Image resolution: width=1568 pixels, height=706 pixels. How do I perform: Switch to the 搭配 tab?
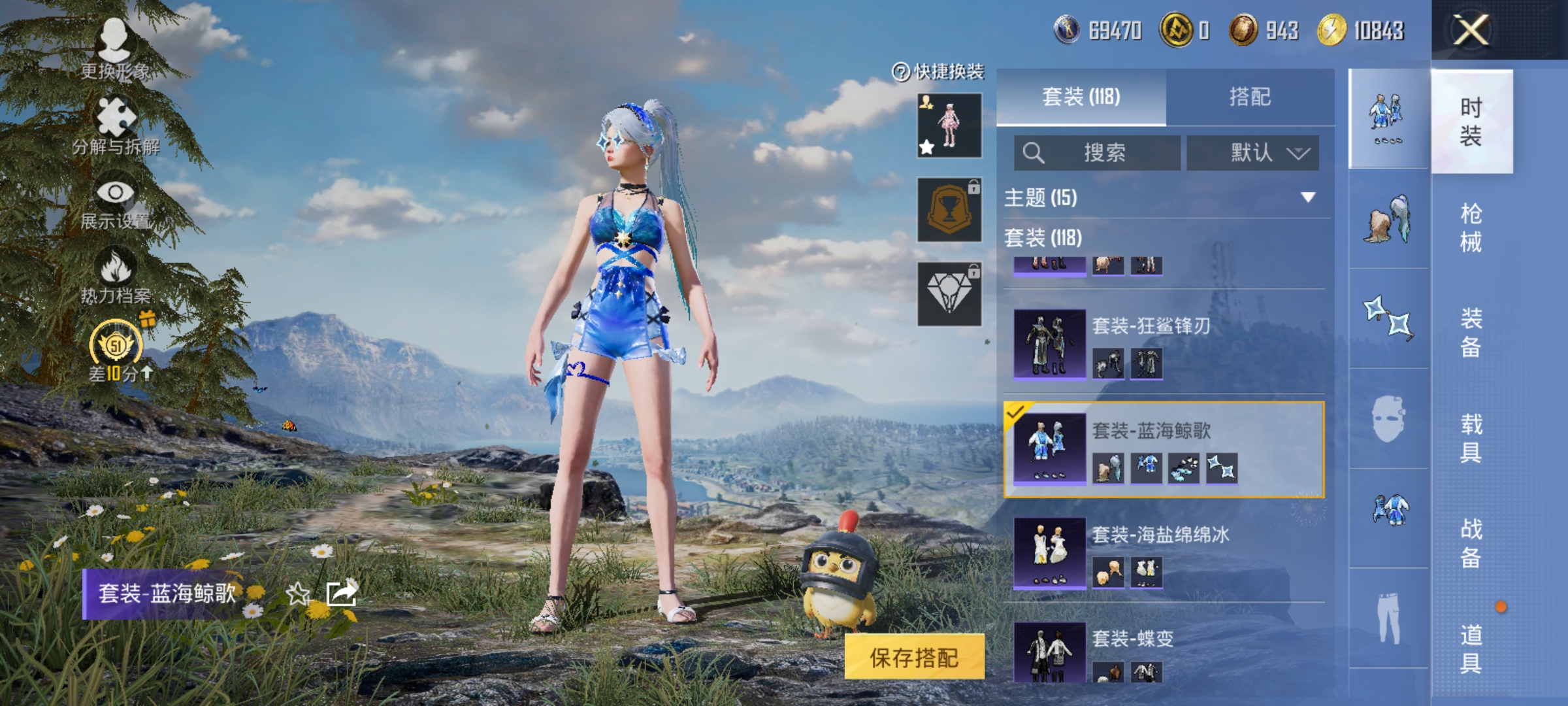pos(1250,97)
